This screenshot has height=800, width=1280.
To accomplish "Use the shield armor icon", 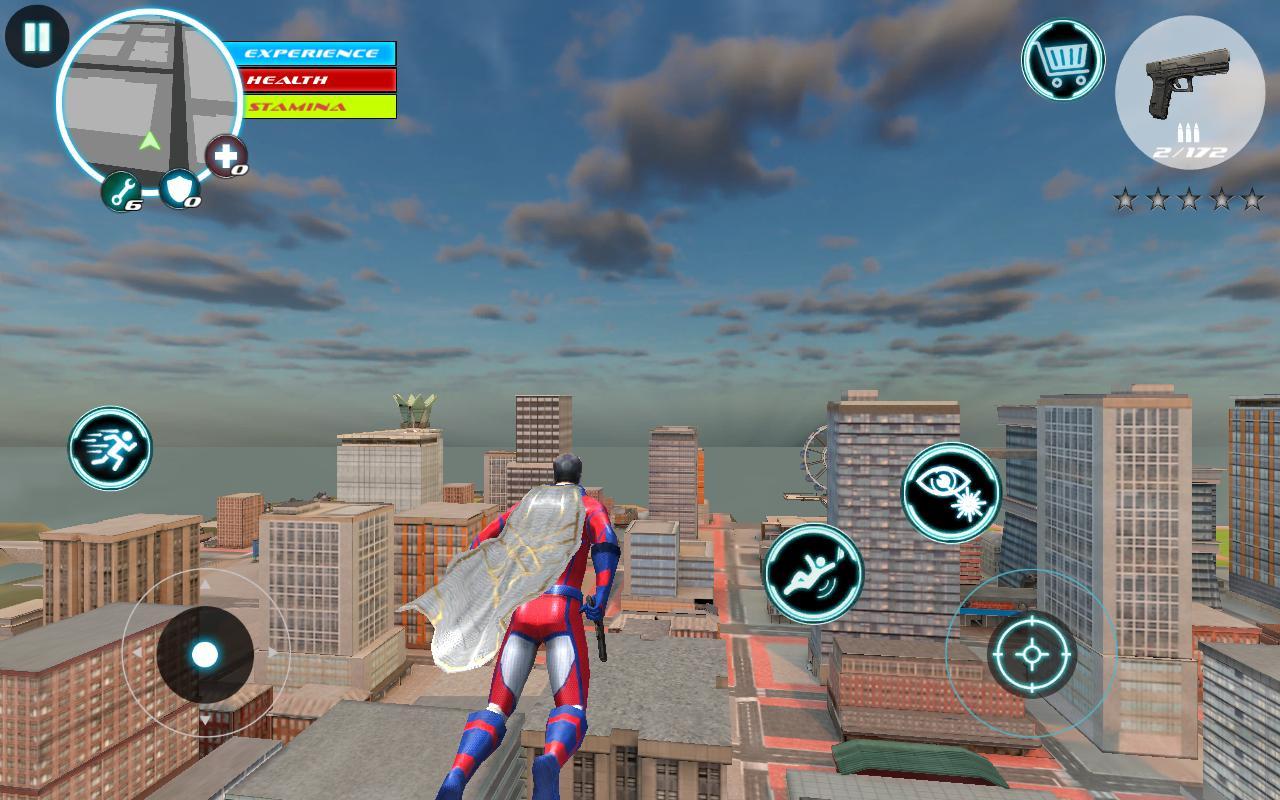I will point(178,192).
